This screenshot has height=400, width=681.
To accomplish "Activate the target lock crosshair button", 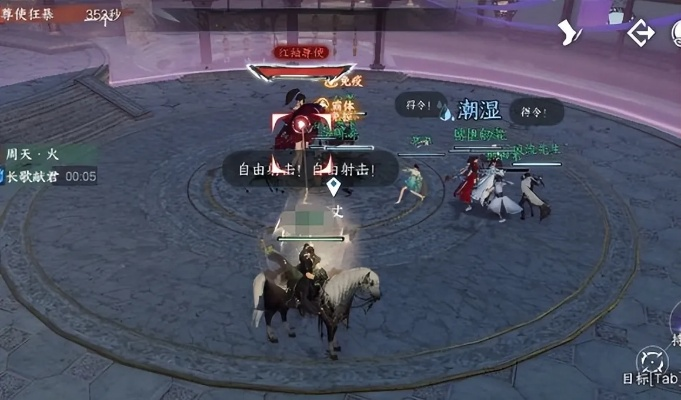I will (x=652, y=360).
